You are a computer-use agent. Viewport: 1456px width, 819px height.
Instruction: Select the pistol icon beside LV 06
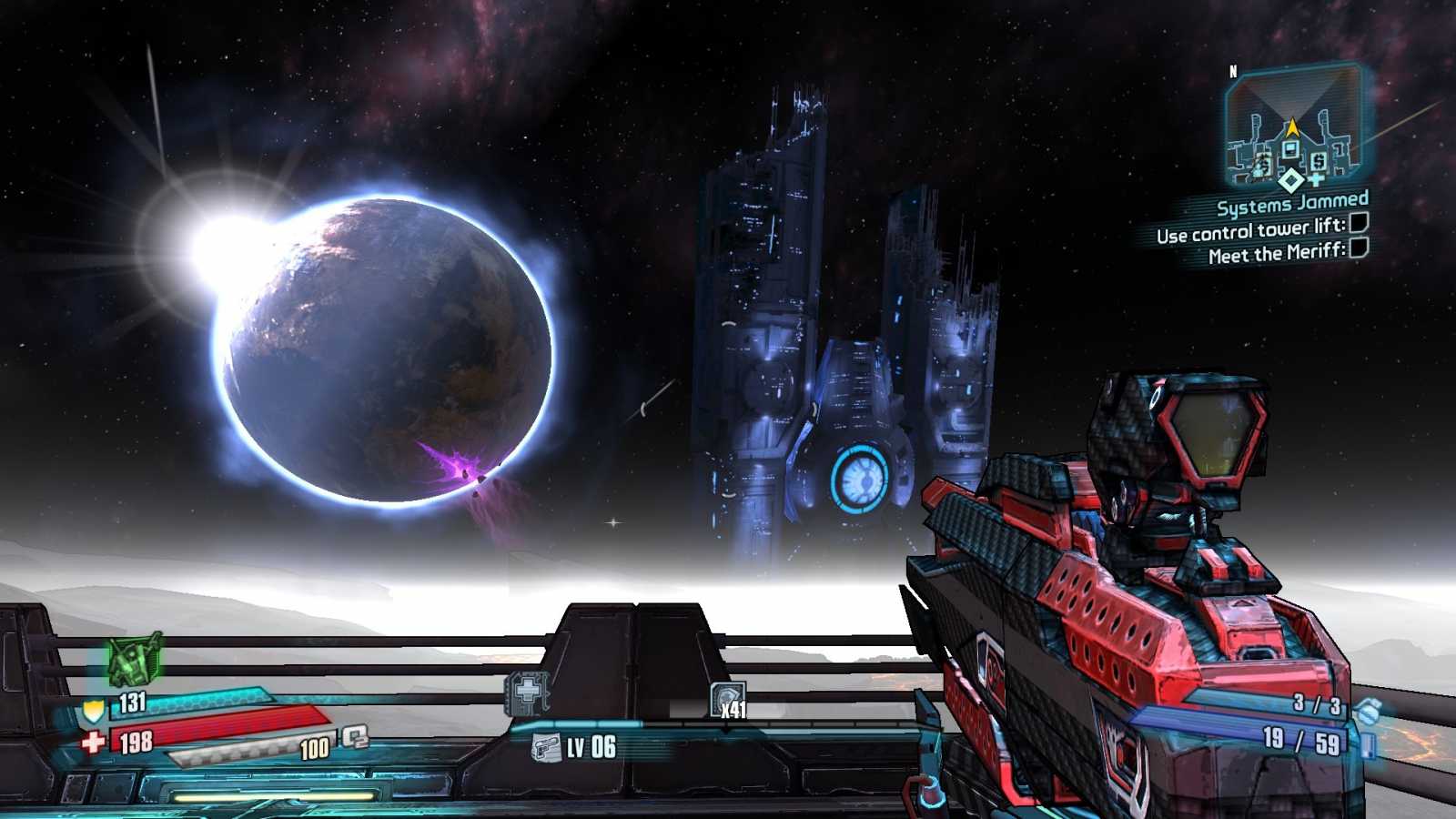pyautogui.click(x=547, y=747)
